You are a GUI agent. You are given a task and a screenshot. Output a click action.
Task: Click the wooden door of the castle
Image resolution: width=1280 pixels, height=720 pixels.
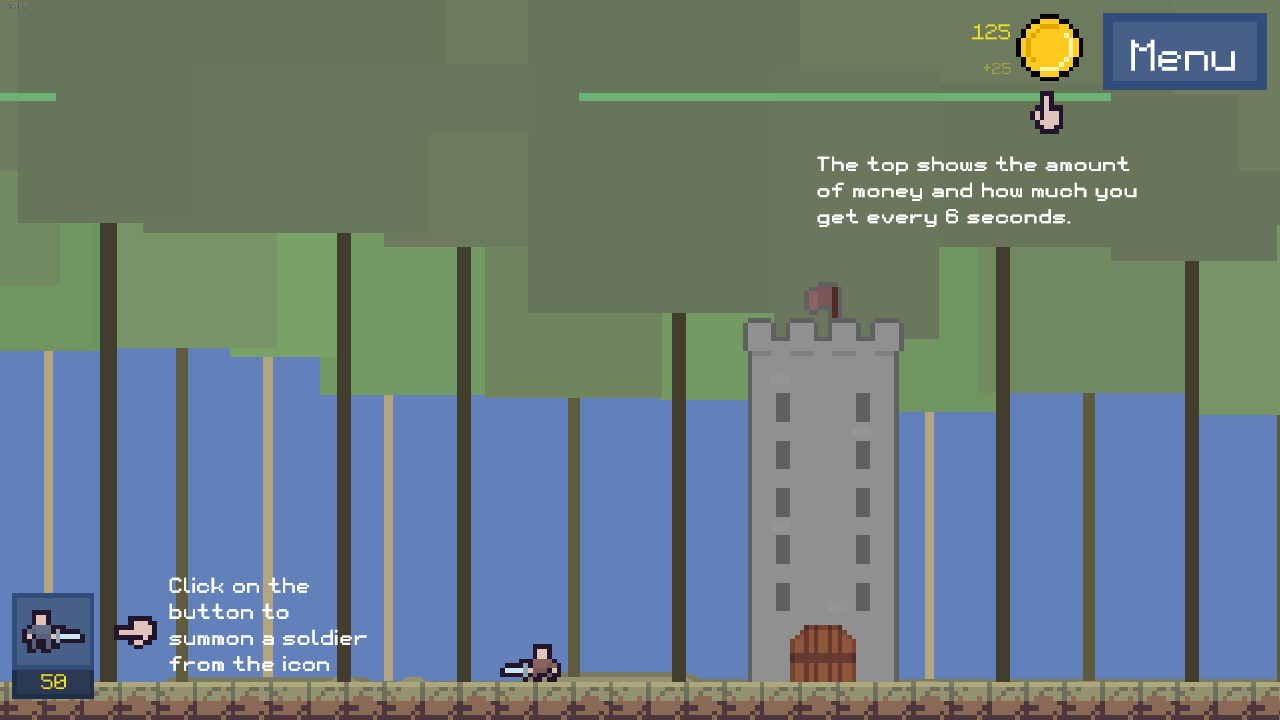tap(822, 655)
